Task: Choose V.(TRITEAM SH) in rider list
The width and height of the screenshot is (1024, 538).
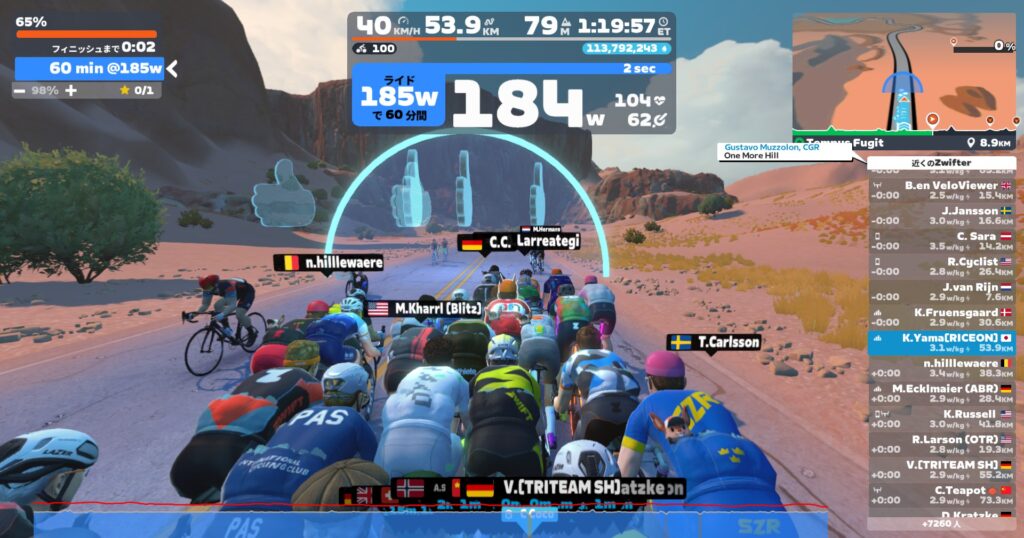Action: pos(942,469)
